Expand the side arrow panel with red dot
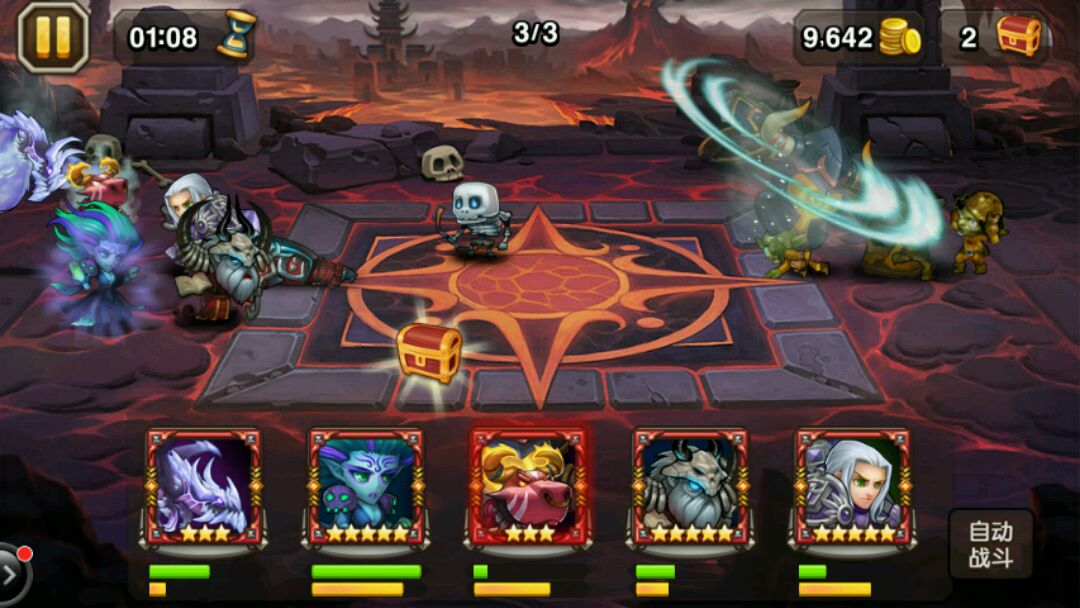The width and height of the screenshot is (1080, 608). tap(12, 574)
